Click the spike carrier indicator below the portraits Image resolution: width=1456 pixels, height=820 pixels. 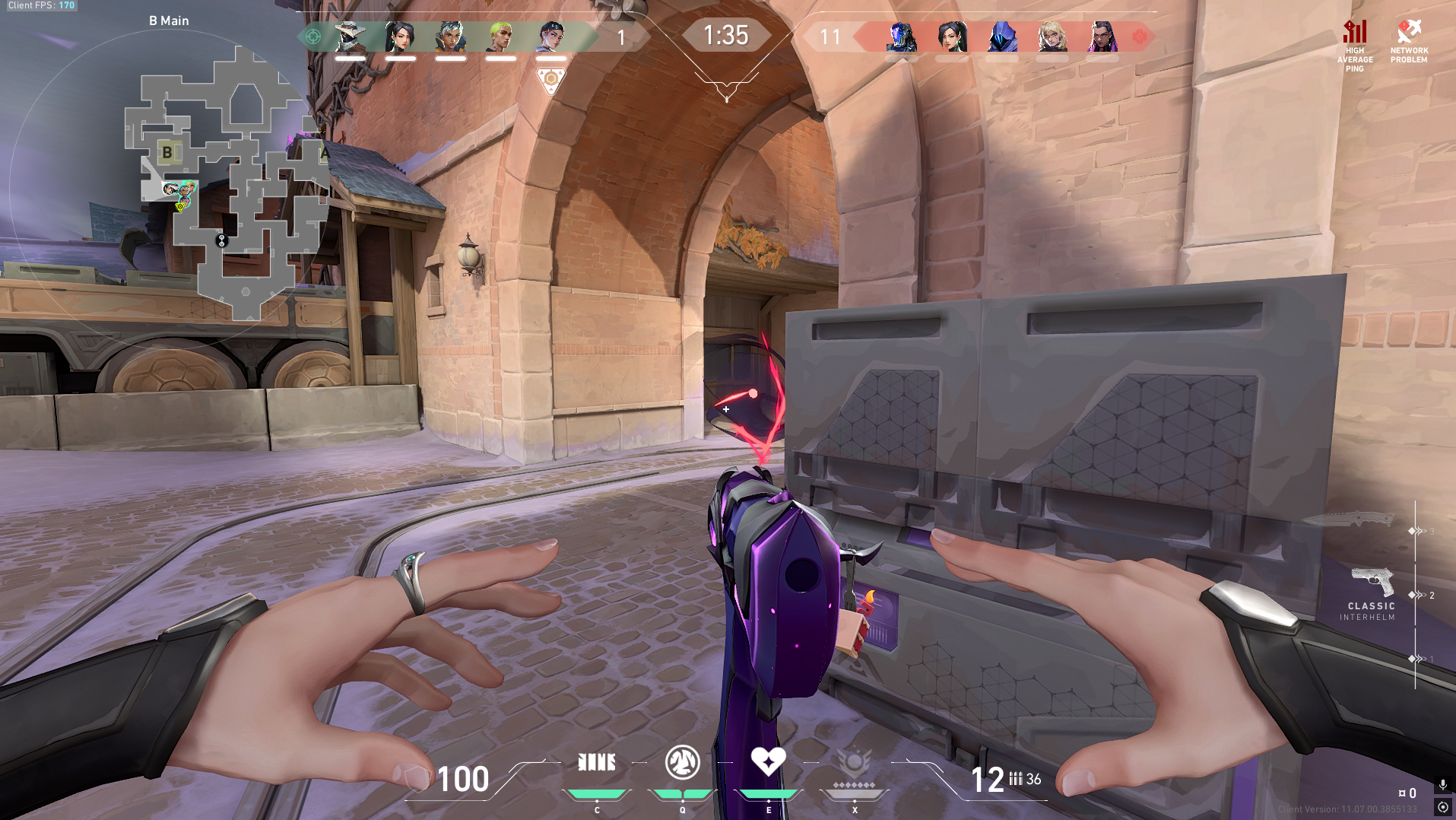(550, 80)
